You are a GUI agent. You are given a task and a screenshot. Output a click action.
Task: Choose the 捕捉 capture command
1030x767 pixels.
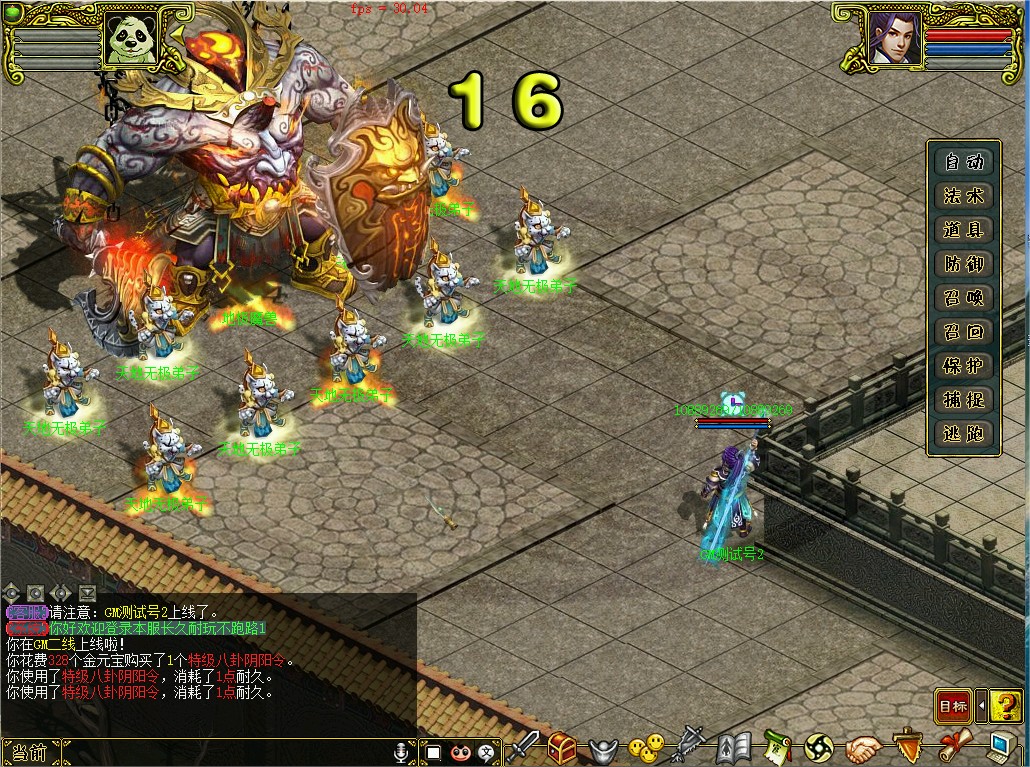pyautogui.click(x=964, y=400)
